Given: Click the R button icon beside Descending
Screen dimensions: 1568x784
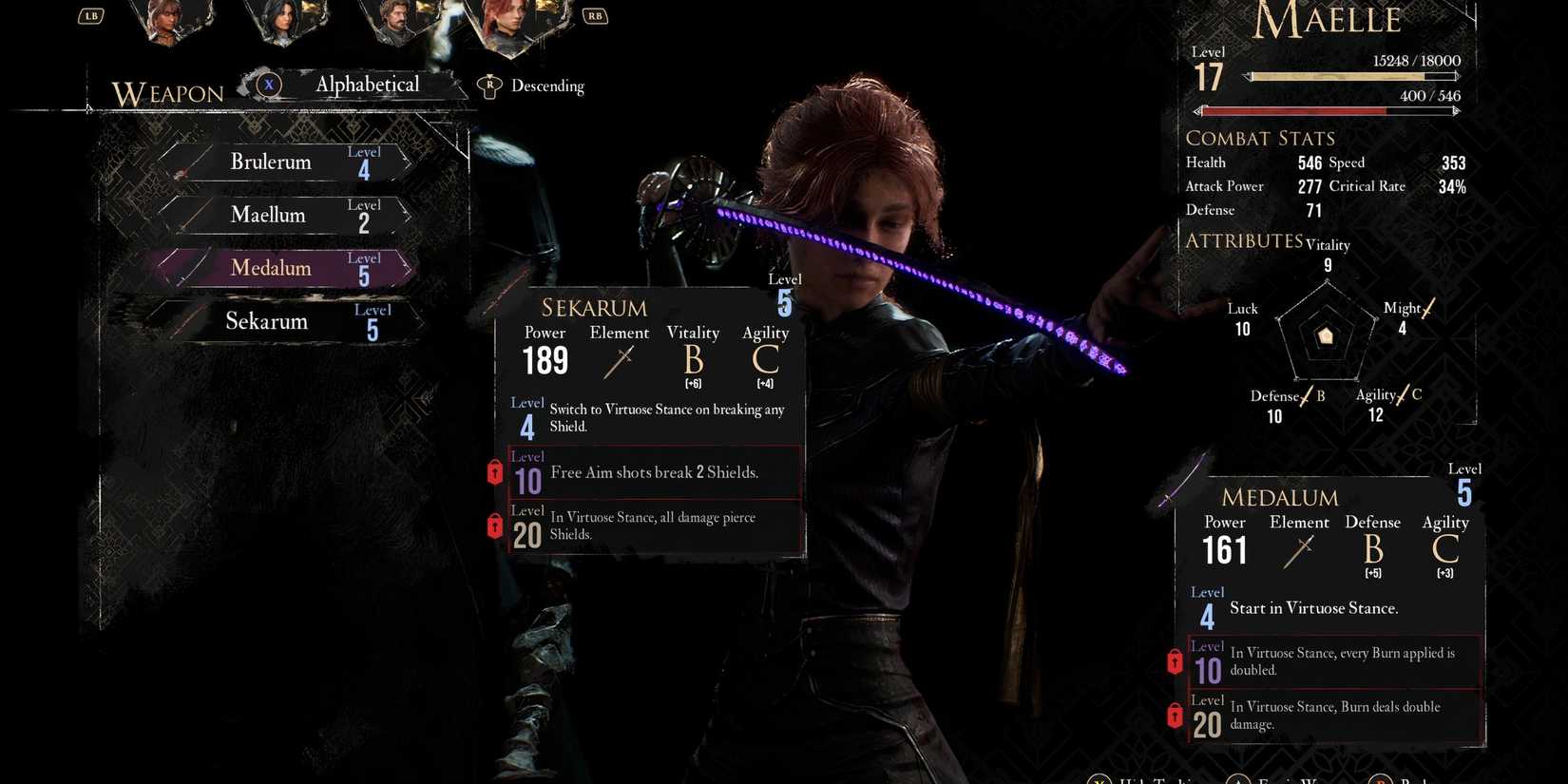Looking at the screenshot, I should (x=488, y=86).
